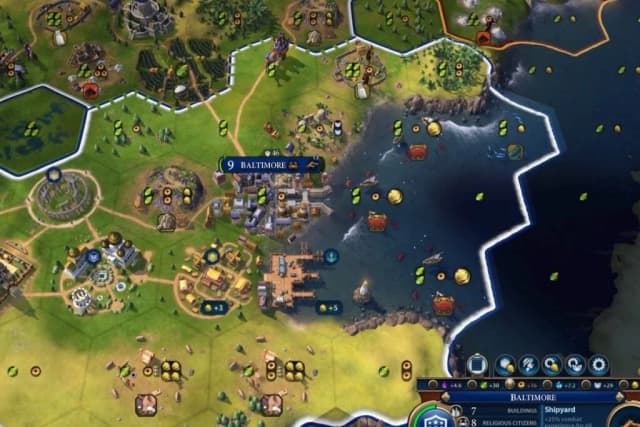Choose the purchase with faith icon
The image size is (640, 427).
click(x=575, y=365)
